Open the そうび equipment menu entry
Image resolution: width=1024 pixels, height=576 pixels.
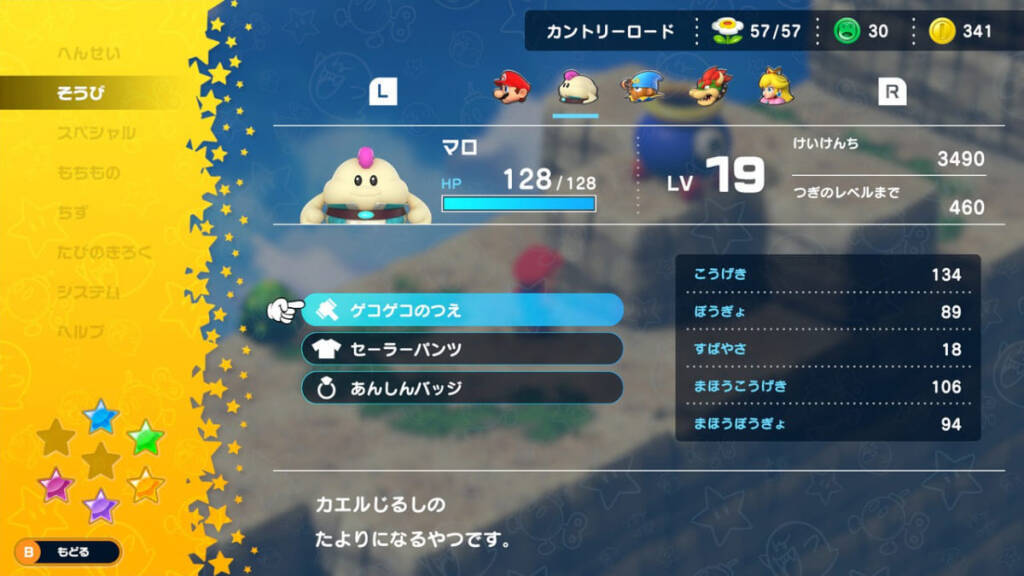tap(81, 94)
